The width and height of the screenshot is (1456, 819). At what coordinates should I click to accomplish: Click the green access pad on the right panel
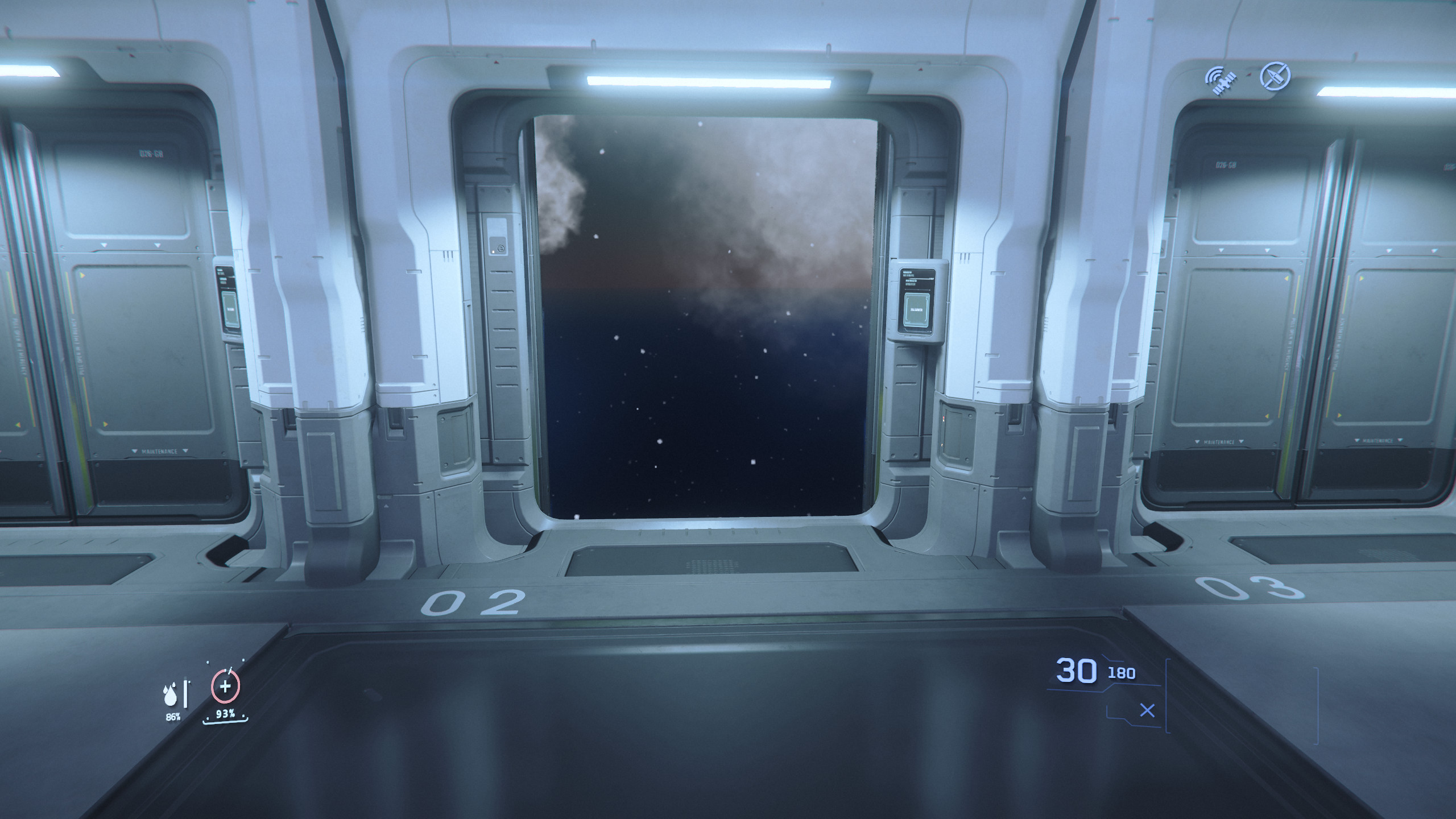(916, 310)
